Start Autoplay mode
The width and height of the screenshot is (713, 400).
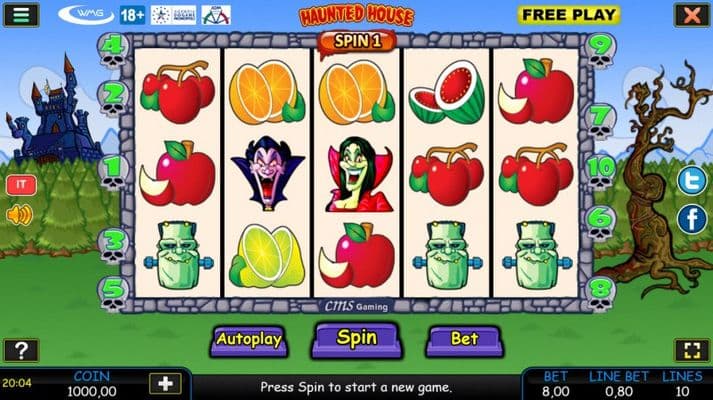pyautogui.click(x=249, y=339)
